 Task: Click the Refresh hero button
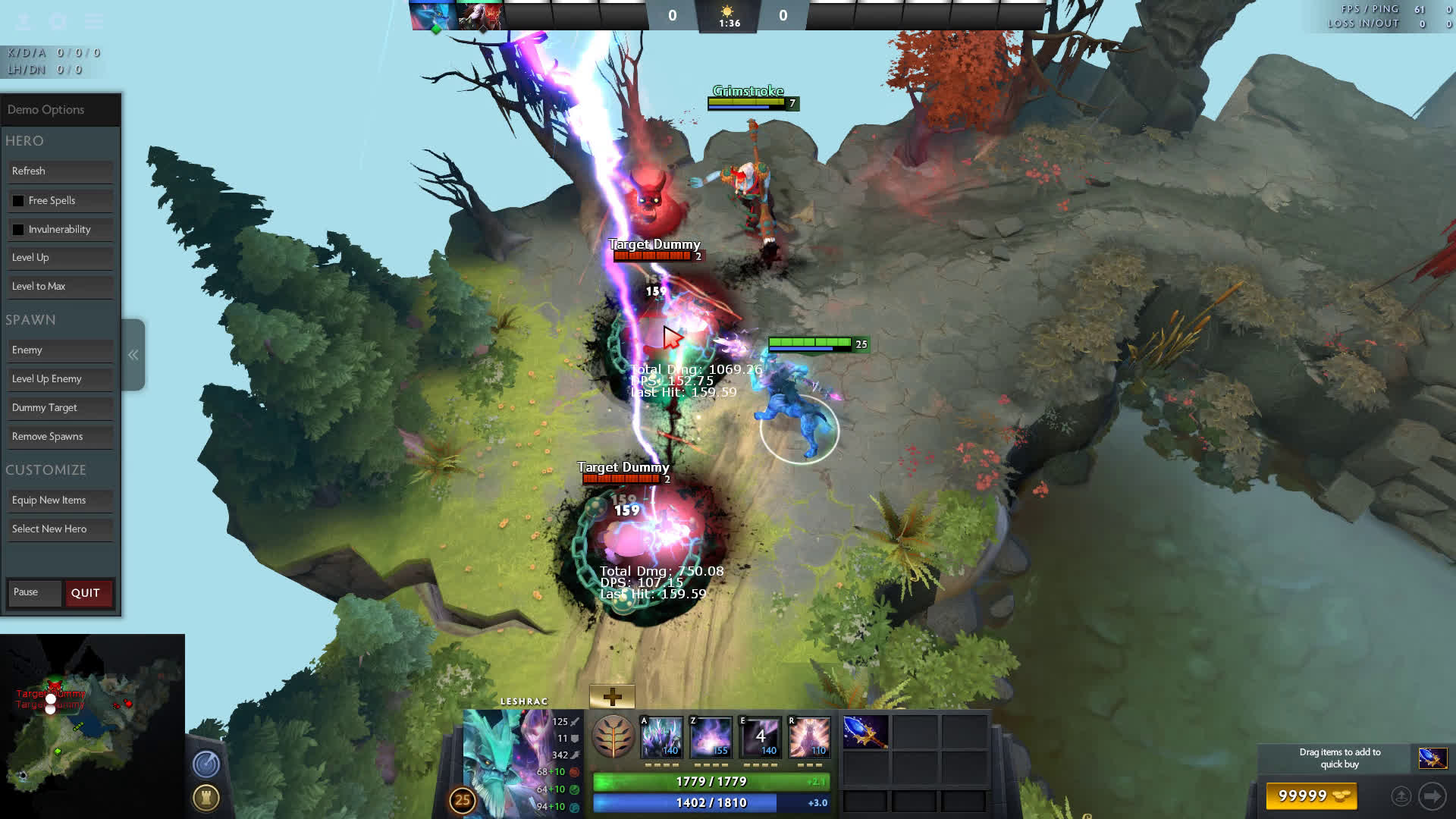point(60,171)
